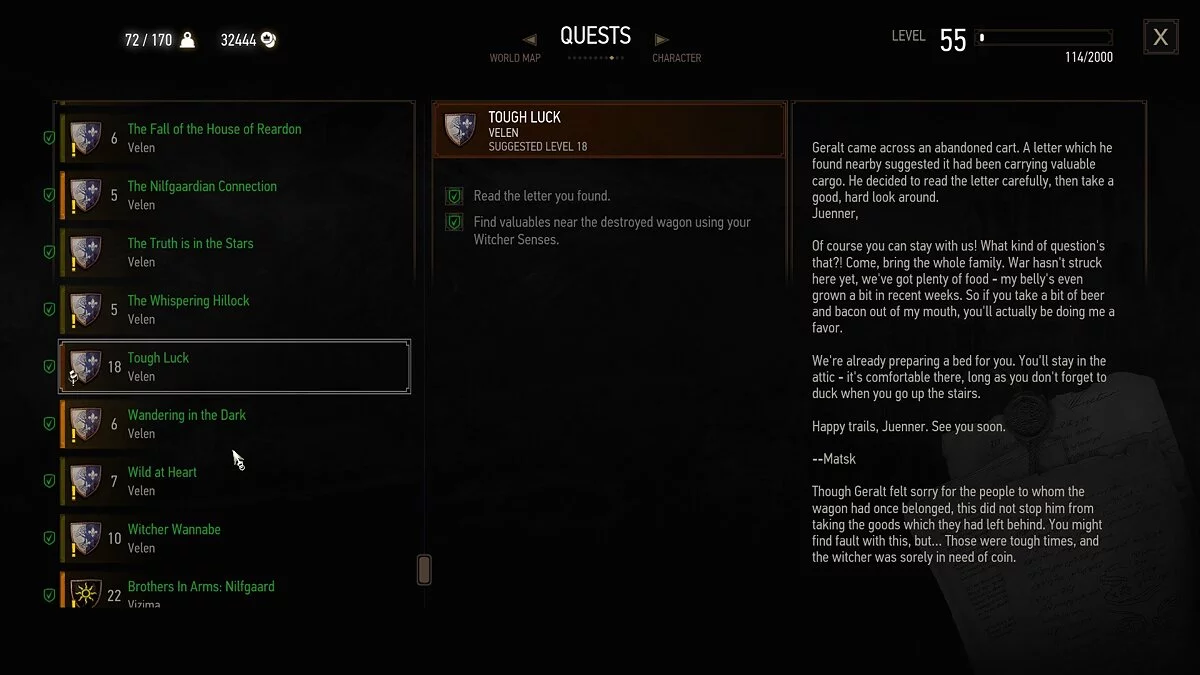Pick the Witcher Wannabe quest

coord(174,538)
